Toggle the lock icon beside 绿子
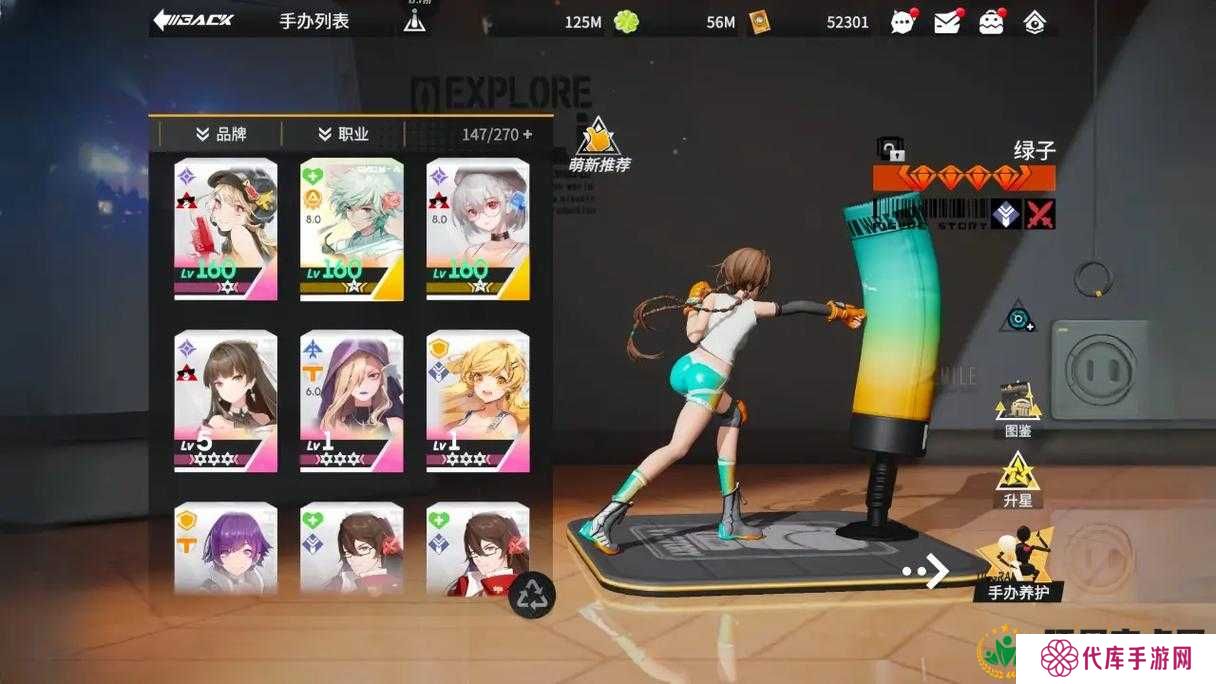This screenshot has width=1216, height=684. [x=890, y=150]
